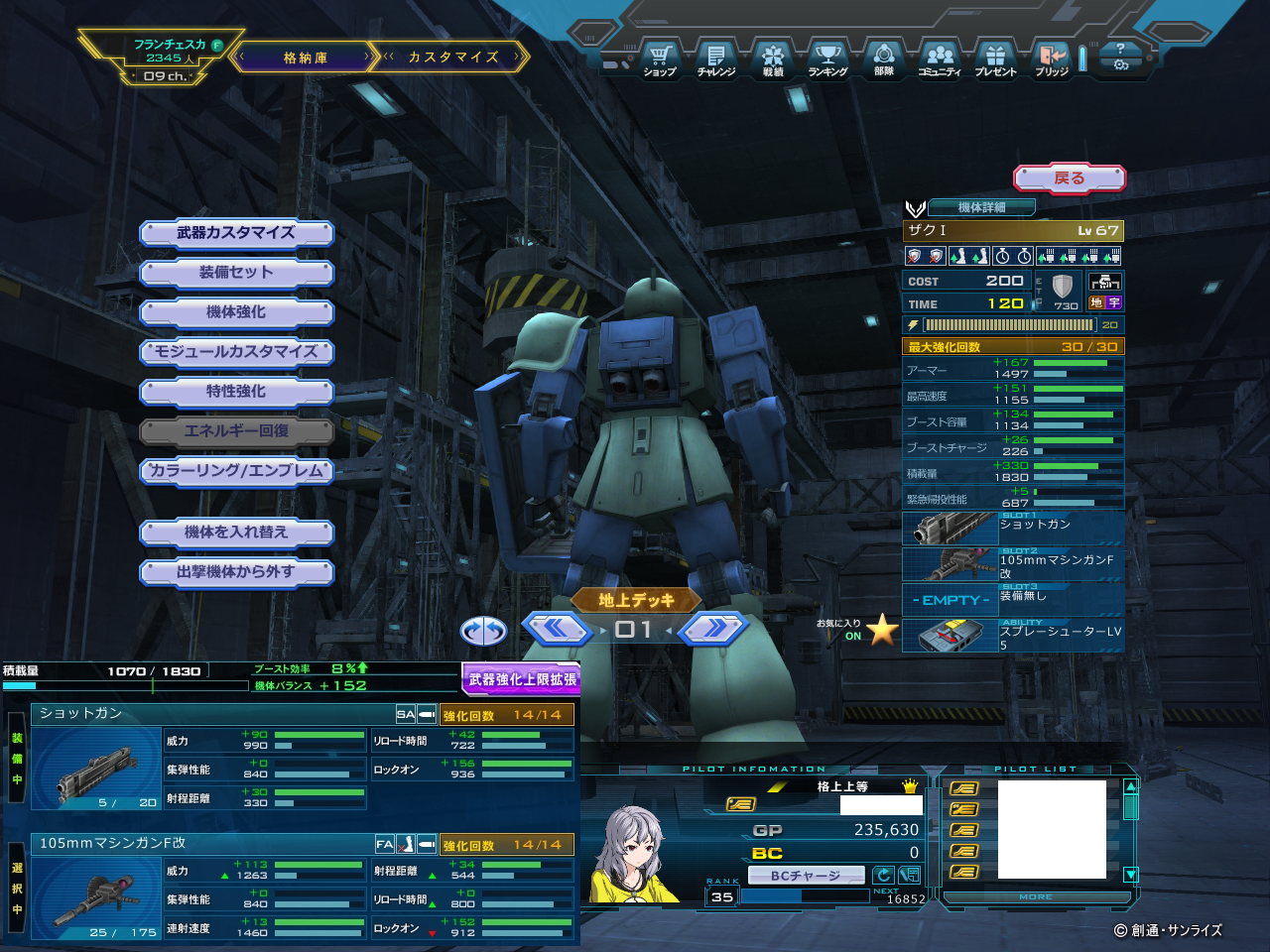Go back with the red 戻る button
This screenshot has width=1270, height=952.
click(x=1069, y=178)
